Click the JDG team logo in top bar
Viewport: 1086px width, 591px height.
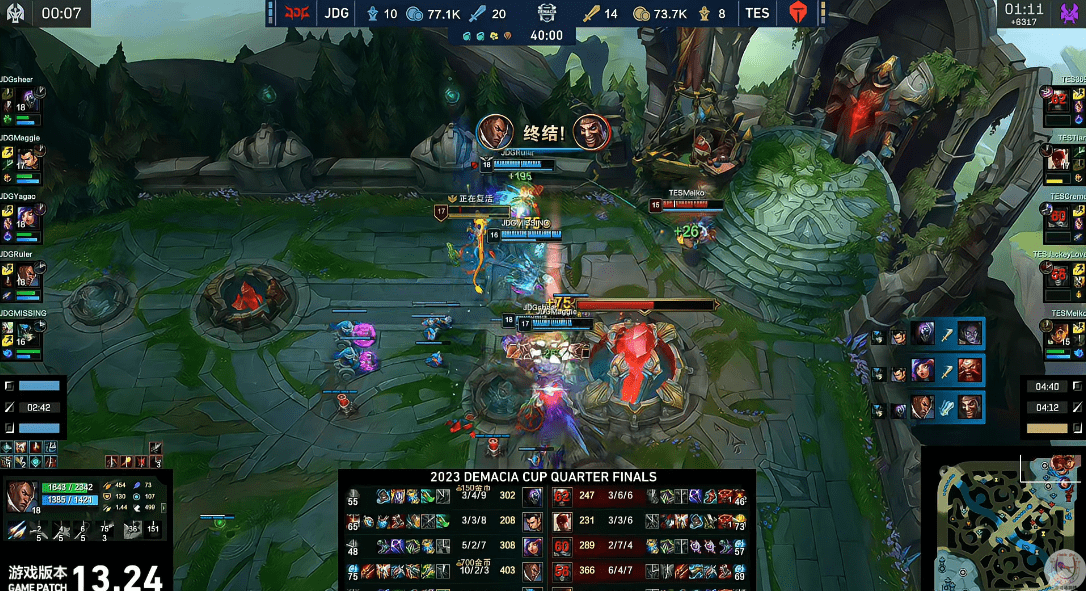[x=298, y=14]
